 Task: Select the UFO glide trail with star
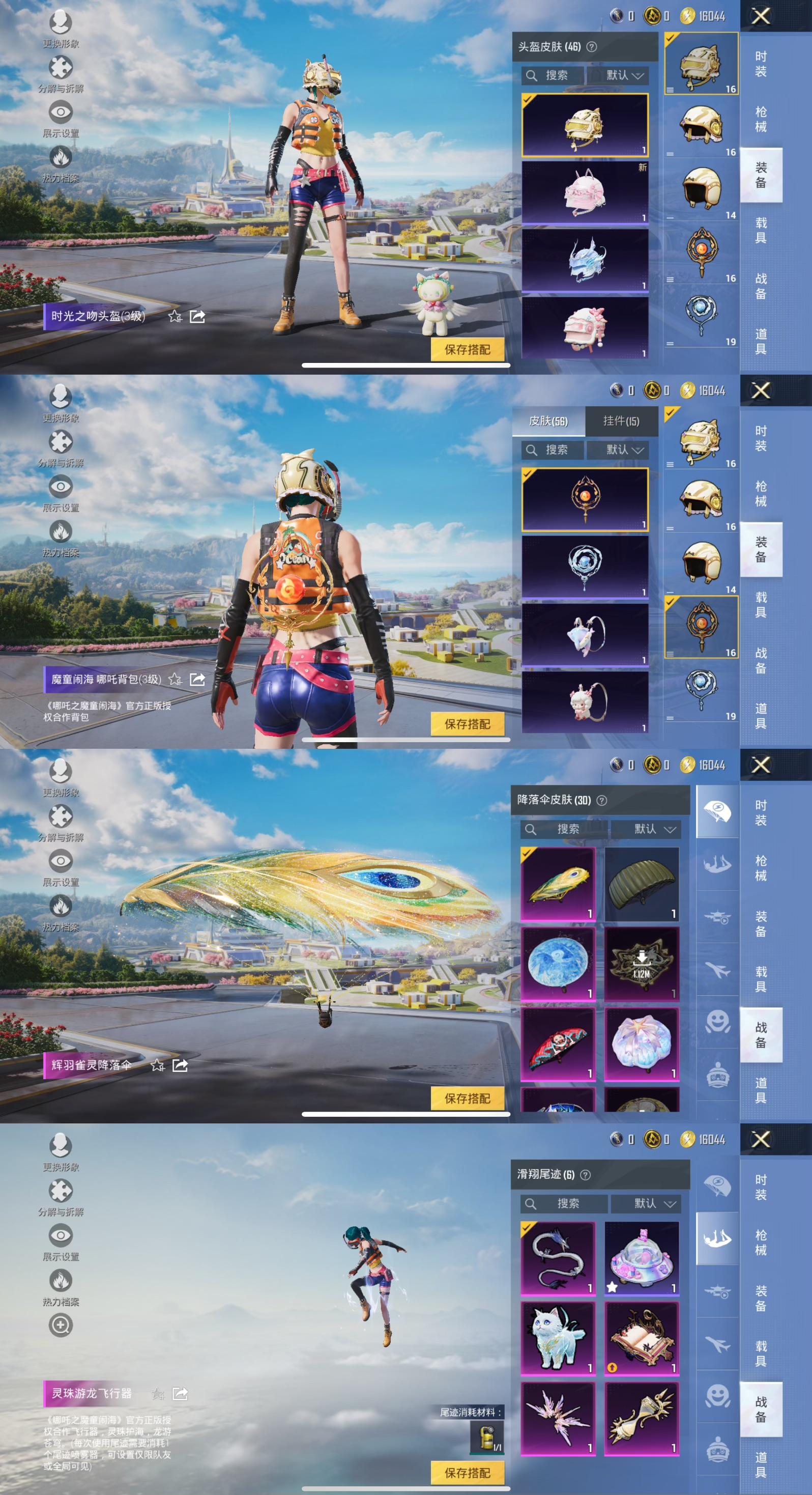coord(642,1258)
